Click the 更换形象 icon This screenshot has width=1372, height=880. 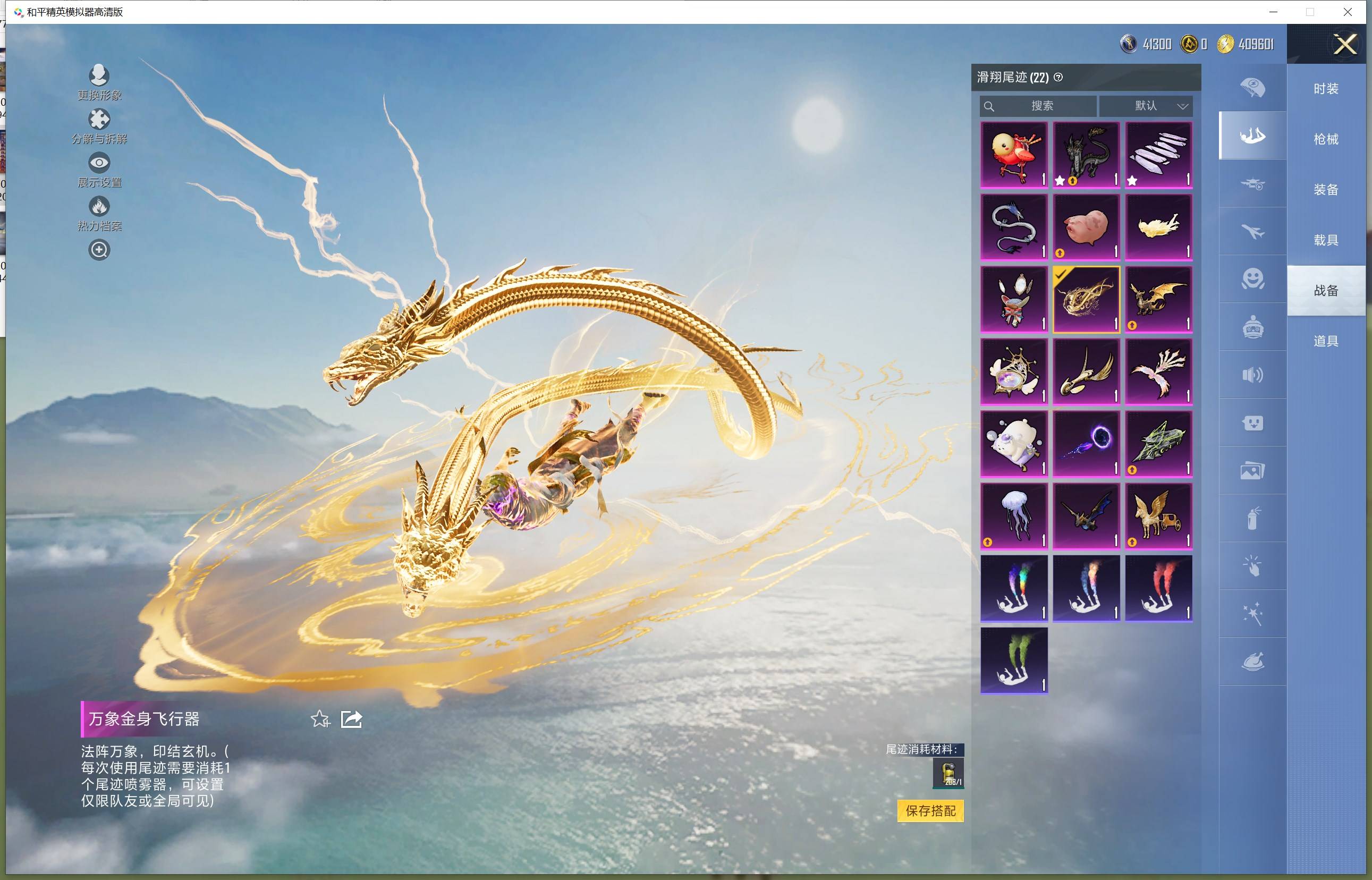click(99, 75)
